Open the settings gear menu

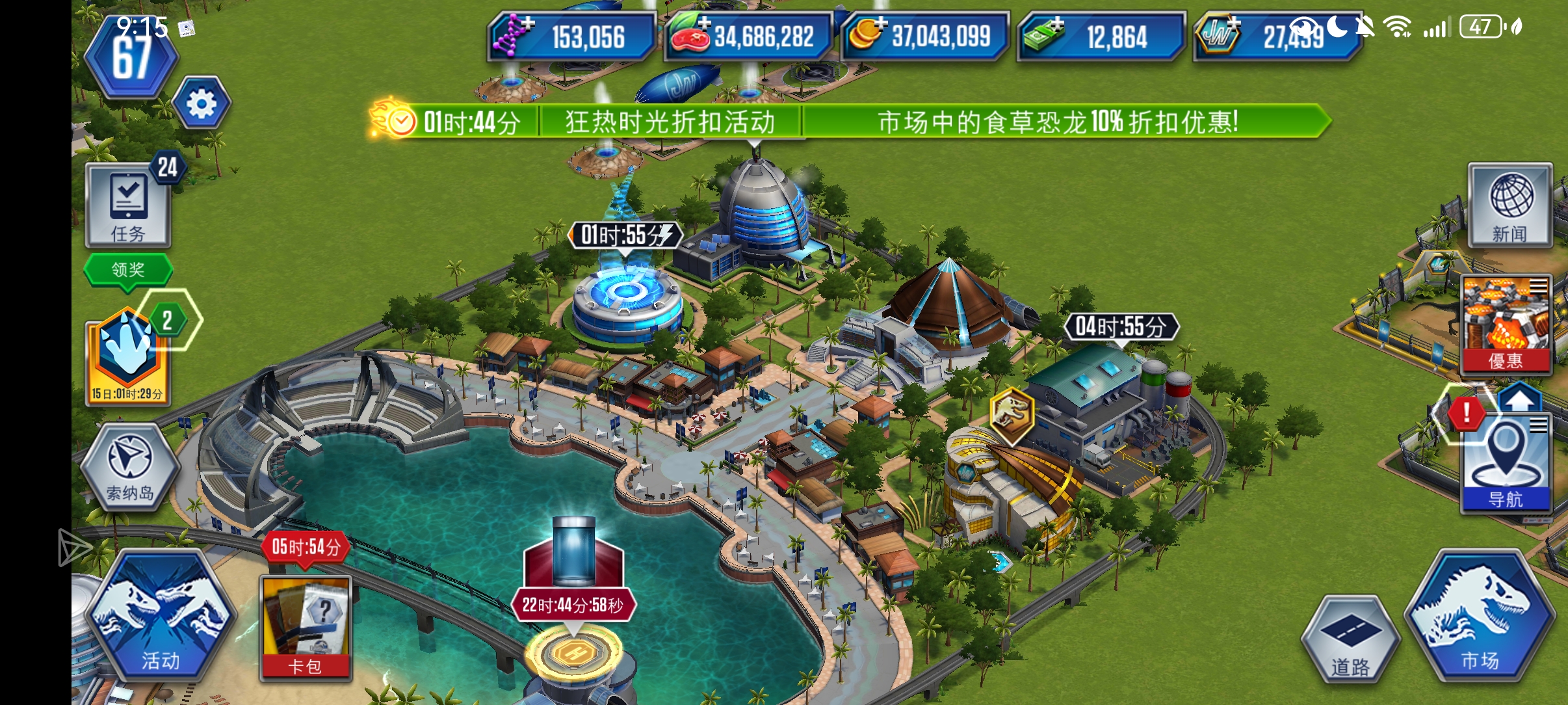202,103
